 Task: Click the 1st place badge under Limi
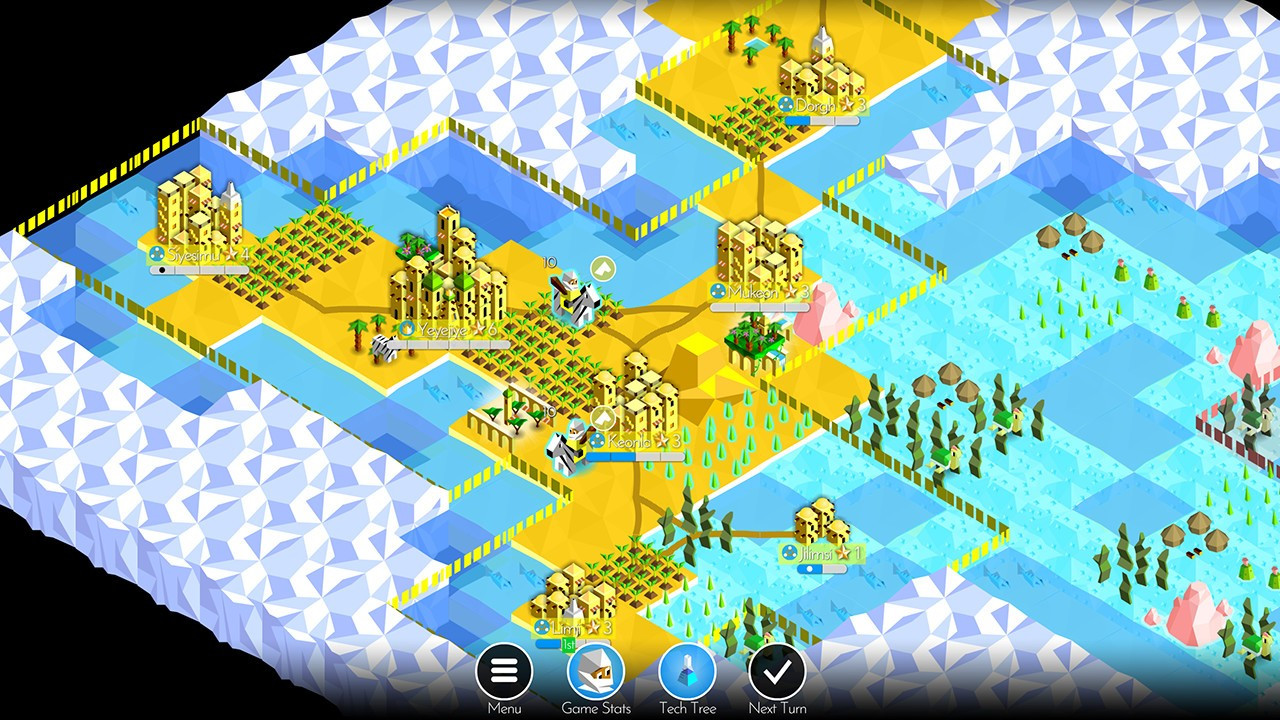568,643
